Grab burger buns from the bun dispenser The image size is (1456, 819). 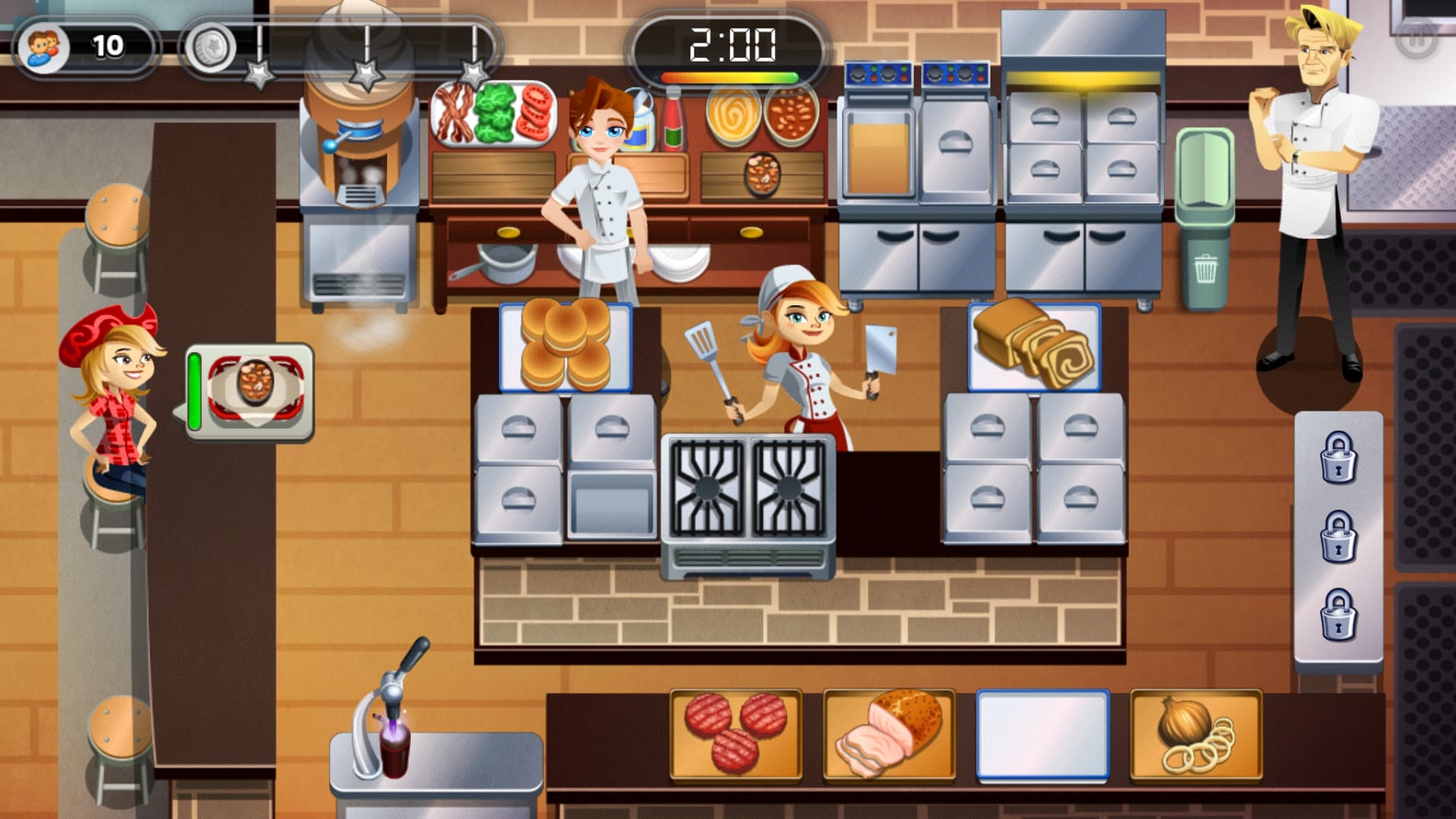(x=565, y=345)
